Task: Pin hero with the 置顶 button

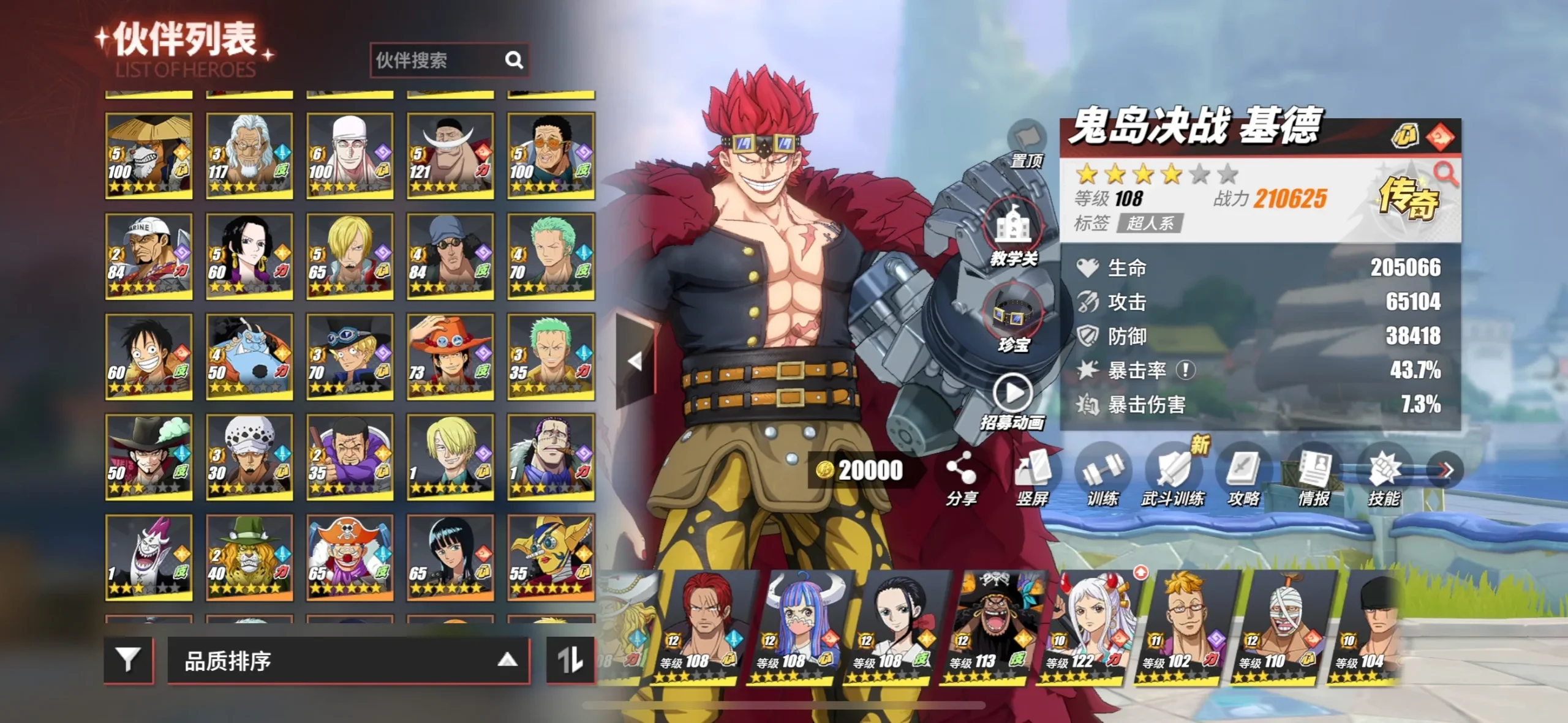Action: (1027, 144)
